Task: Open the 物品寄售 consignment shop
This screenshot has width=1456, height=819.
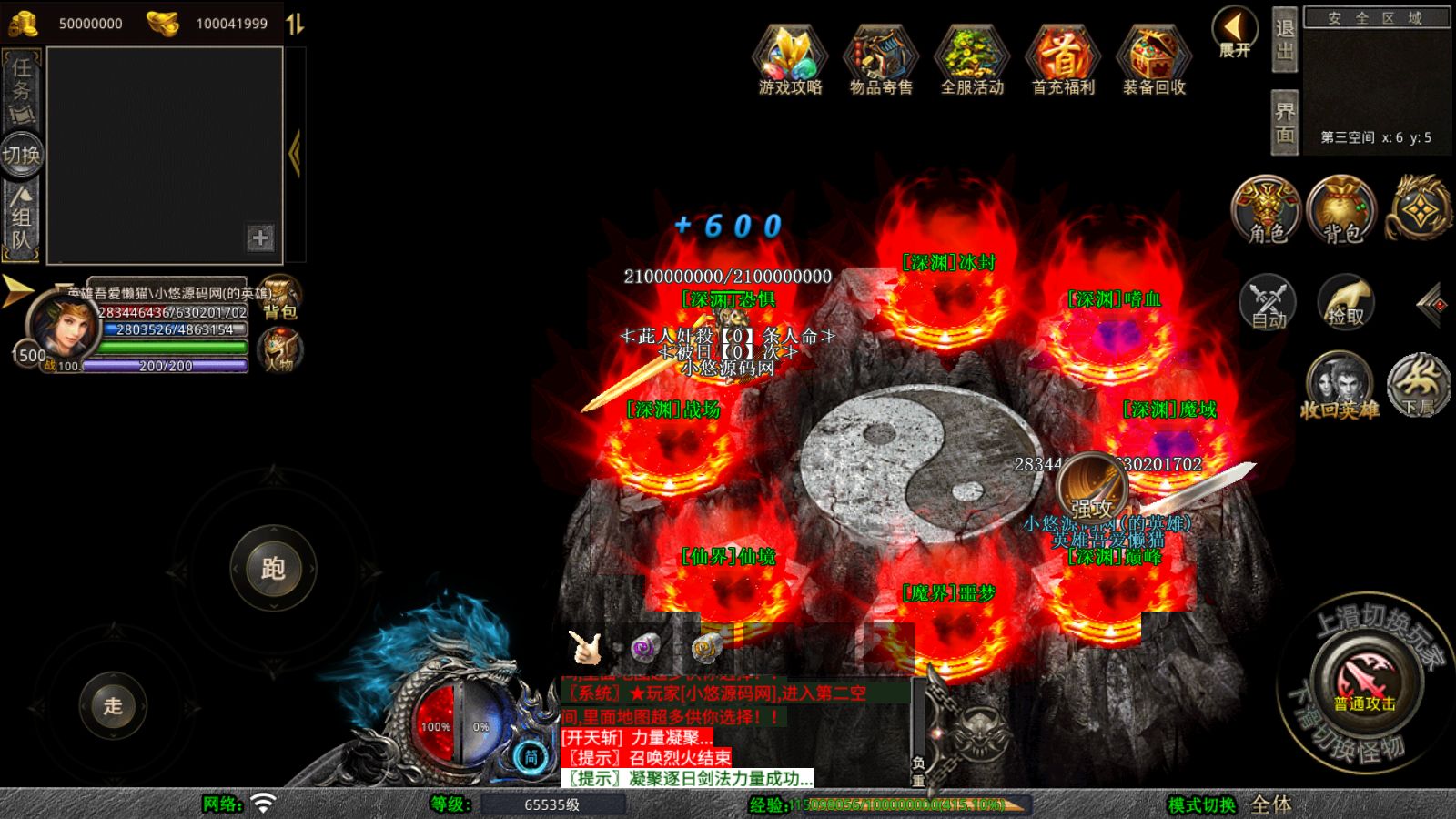Action: pyautogui.click(x=881, y=59)
